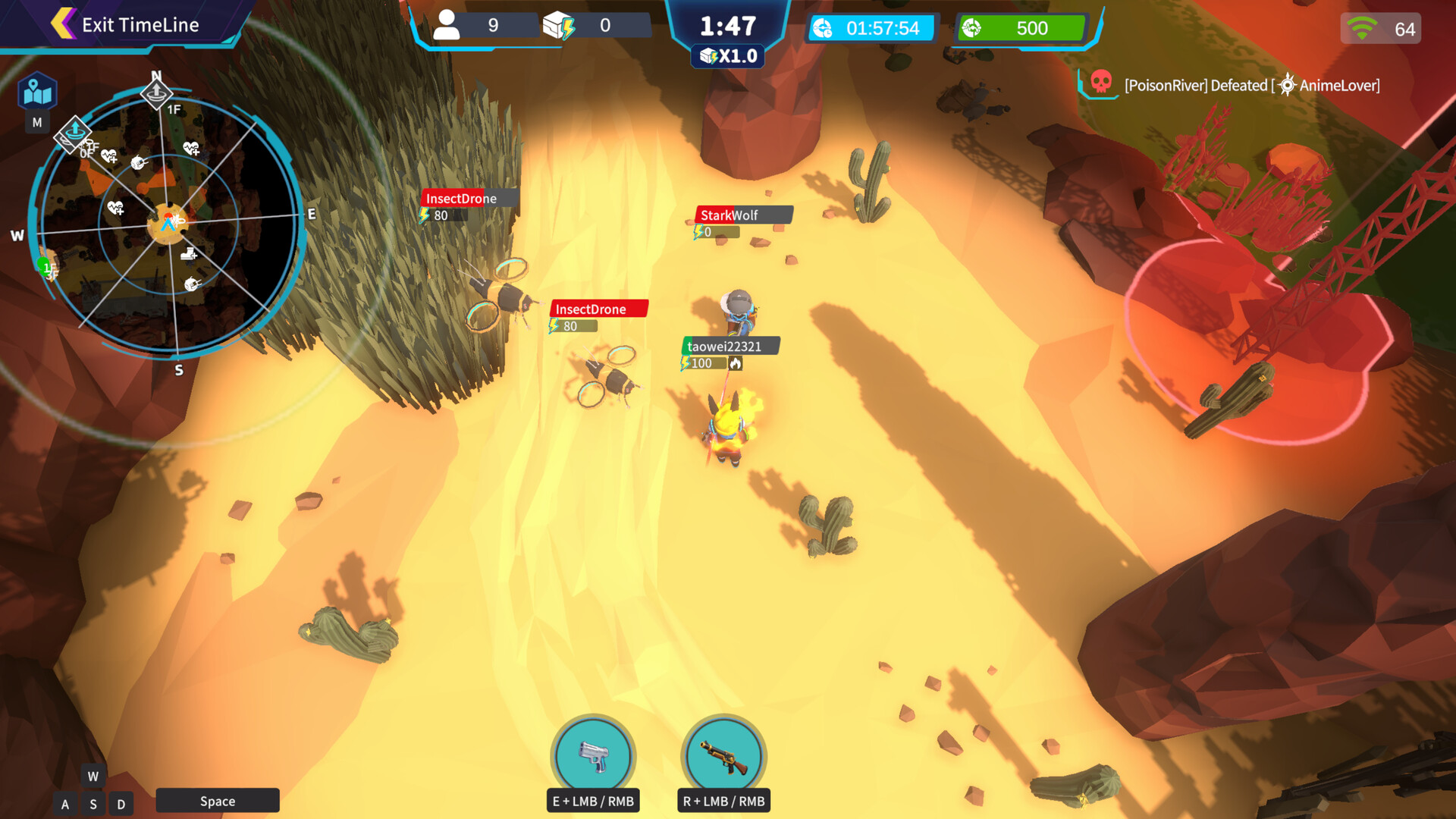Click the green currency icon showing 500
The width and height of the screenshot is (1456, 819).
[x=974, y=27]
